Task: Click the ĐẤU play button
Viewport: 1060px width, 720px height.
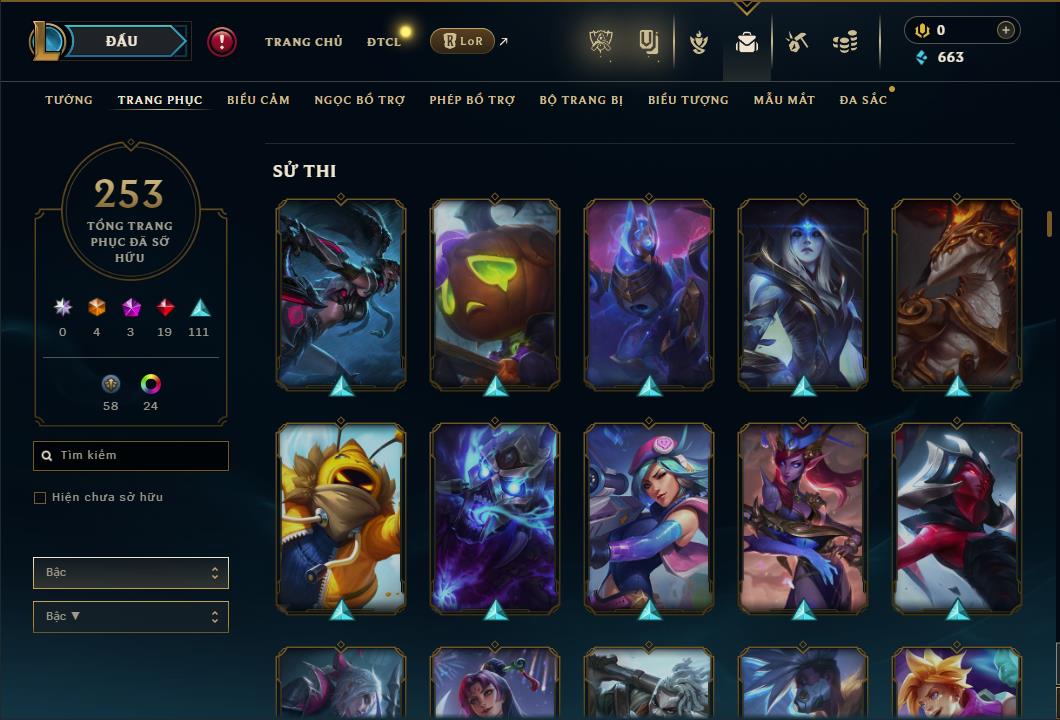Action: pyautogui.click(x=121, y=41)
